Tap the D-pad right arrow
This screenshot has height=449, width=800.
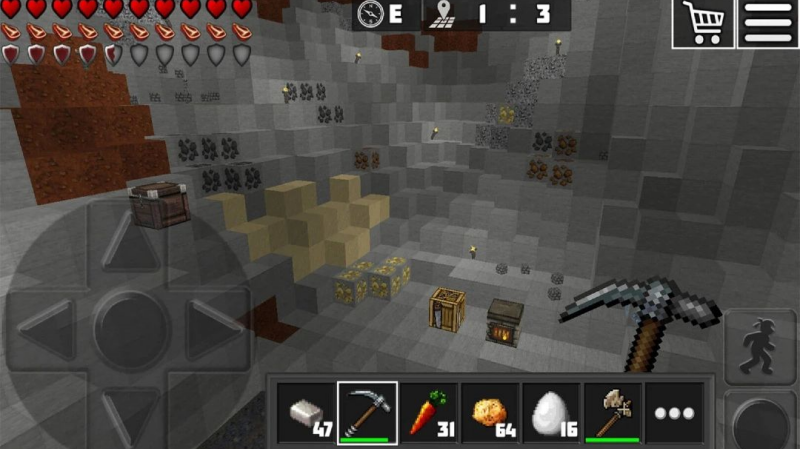(212, 326)
